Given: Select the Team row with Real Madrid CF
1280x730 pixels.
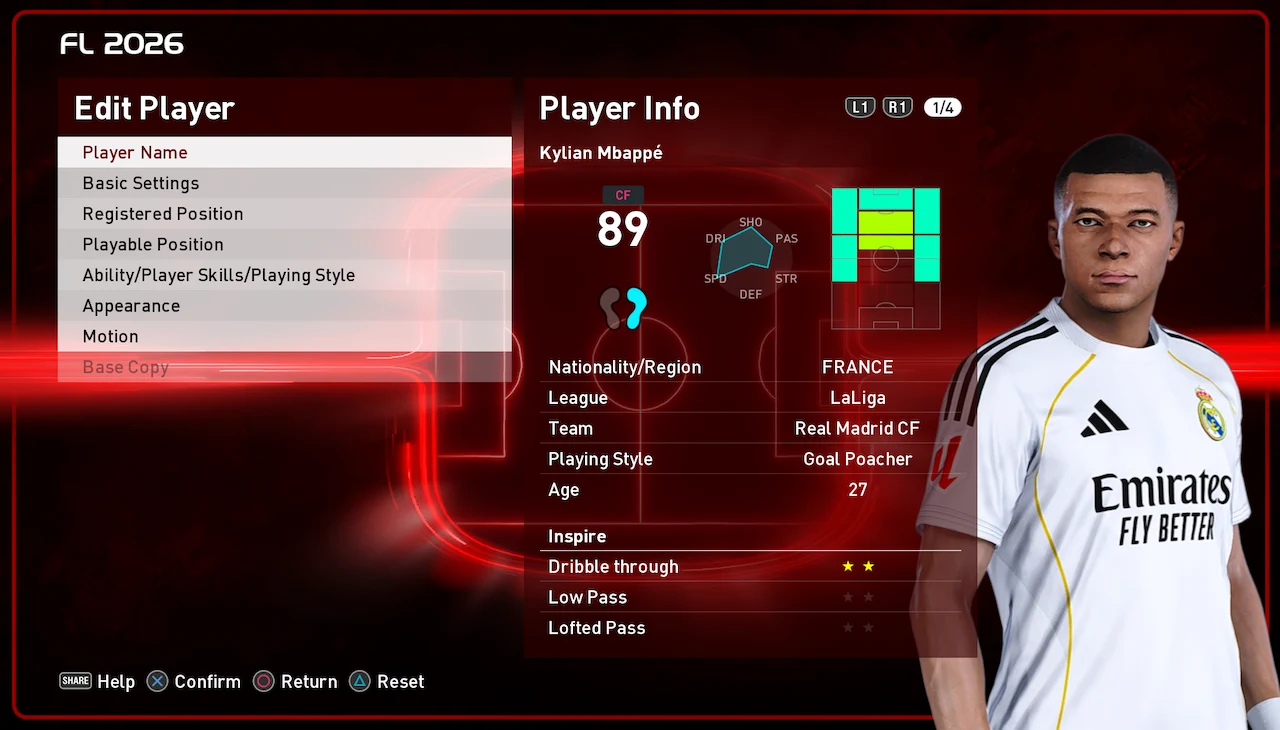Looking at the screenshot, I should pos(750,428).
